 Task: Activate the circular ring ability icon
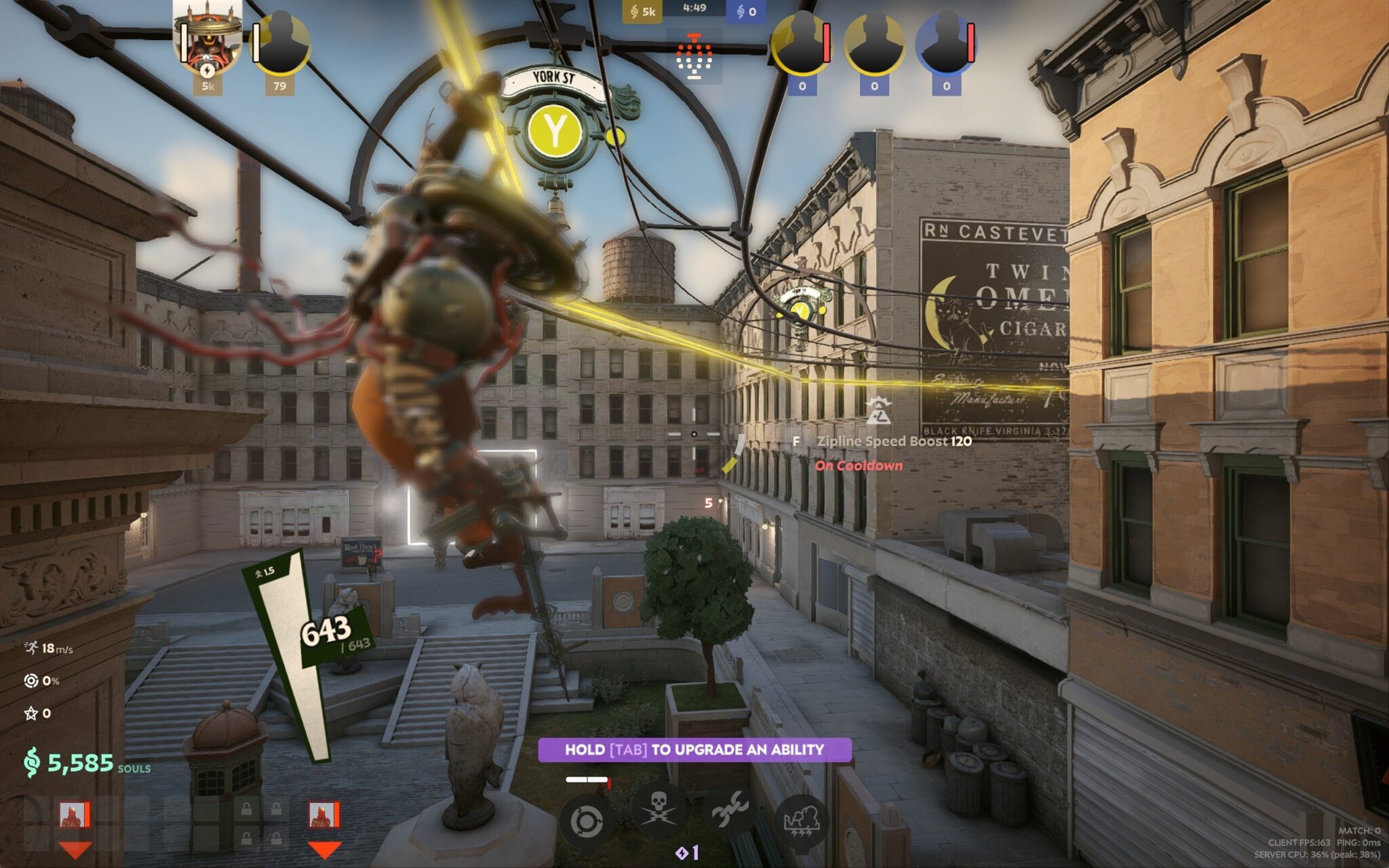[x=585, y=821]
